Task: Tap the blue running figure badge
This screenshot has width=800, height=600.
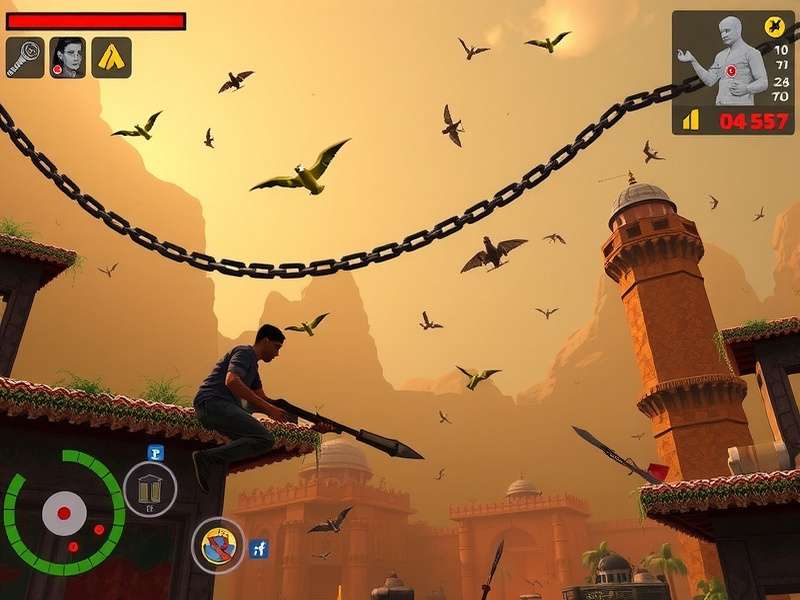Action: 259,547
